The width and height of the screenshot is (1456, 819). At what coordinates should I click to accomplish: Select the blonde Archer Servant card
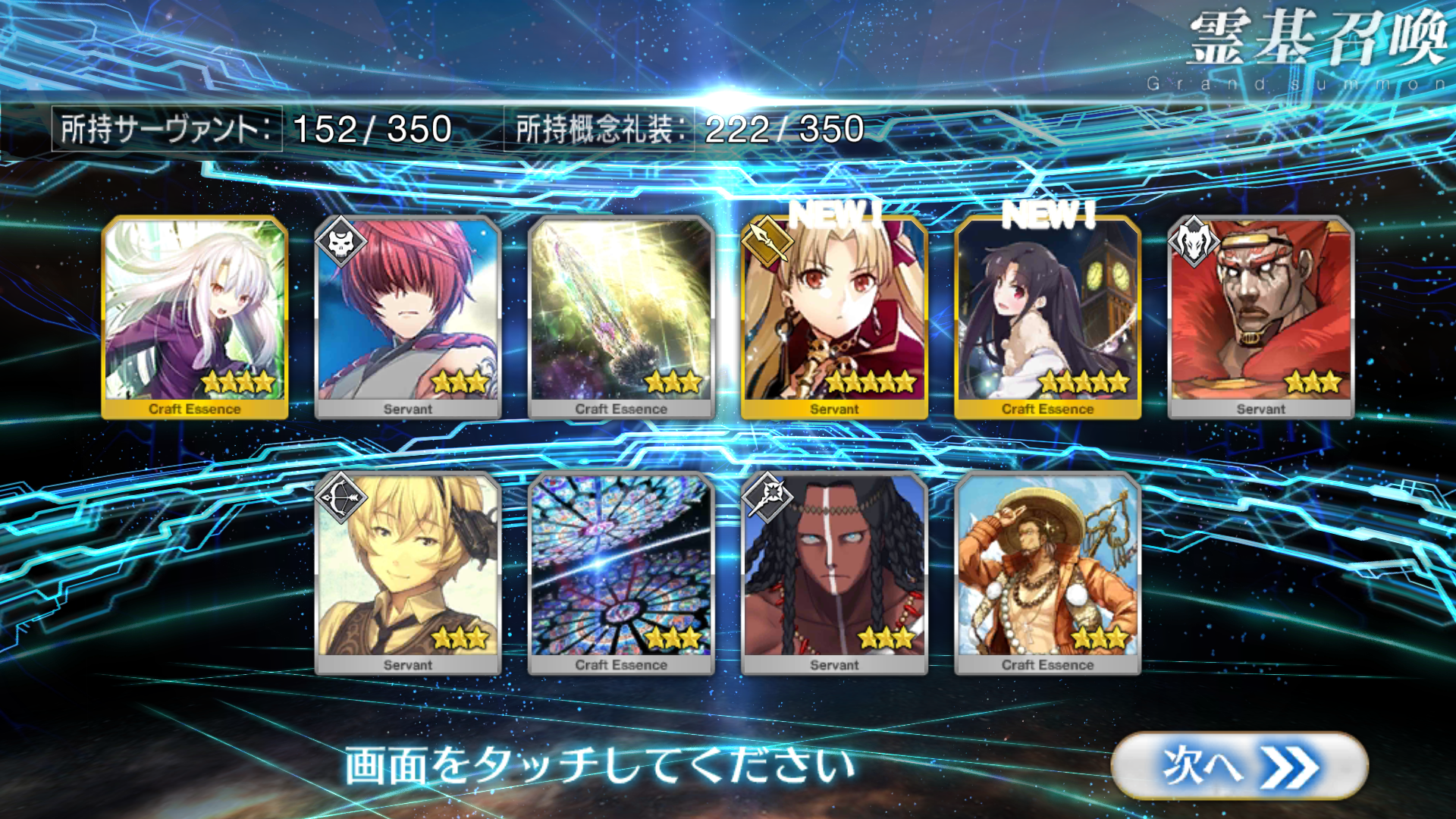(x=408, y=573)
